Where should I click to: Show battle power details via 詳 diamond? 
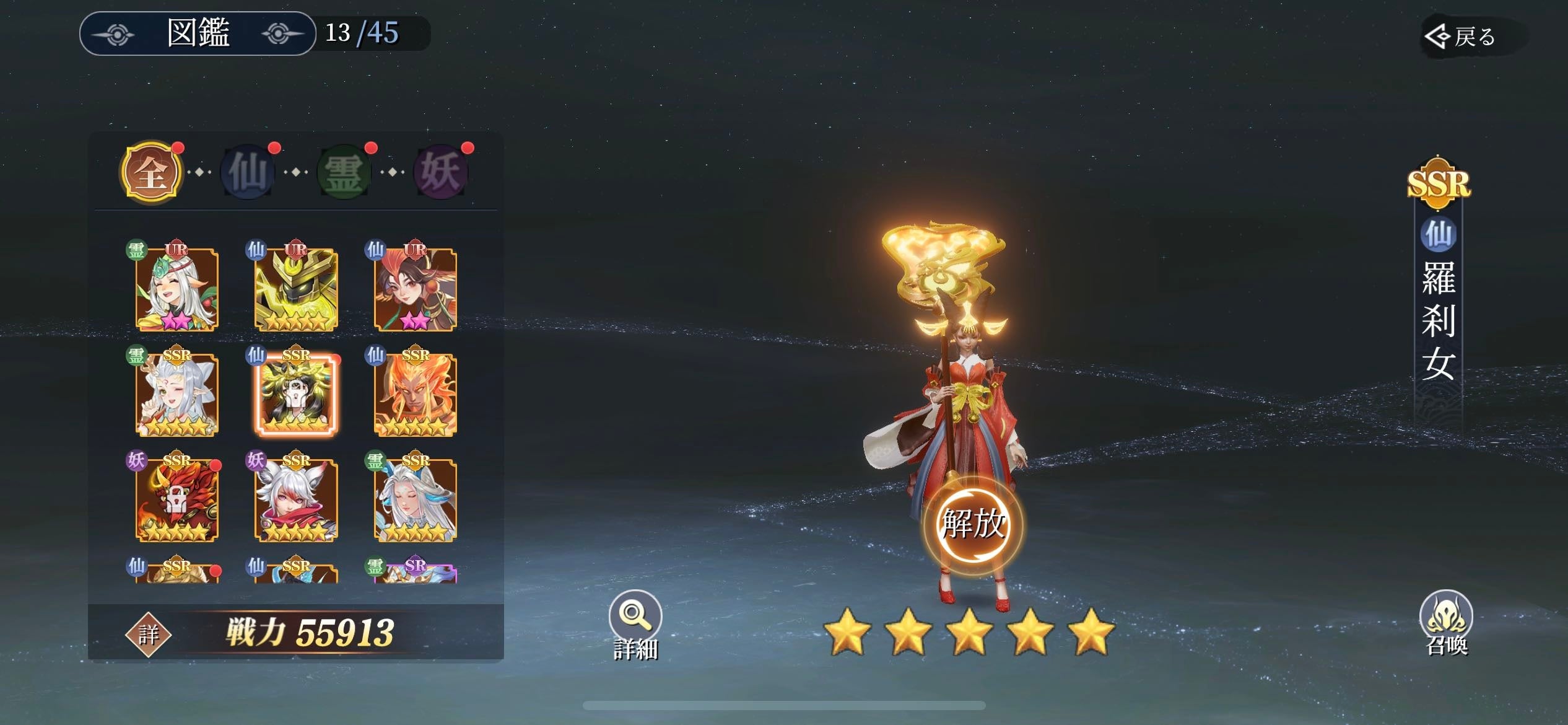pos(148,634)
